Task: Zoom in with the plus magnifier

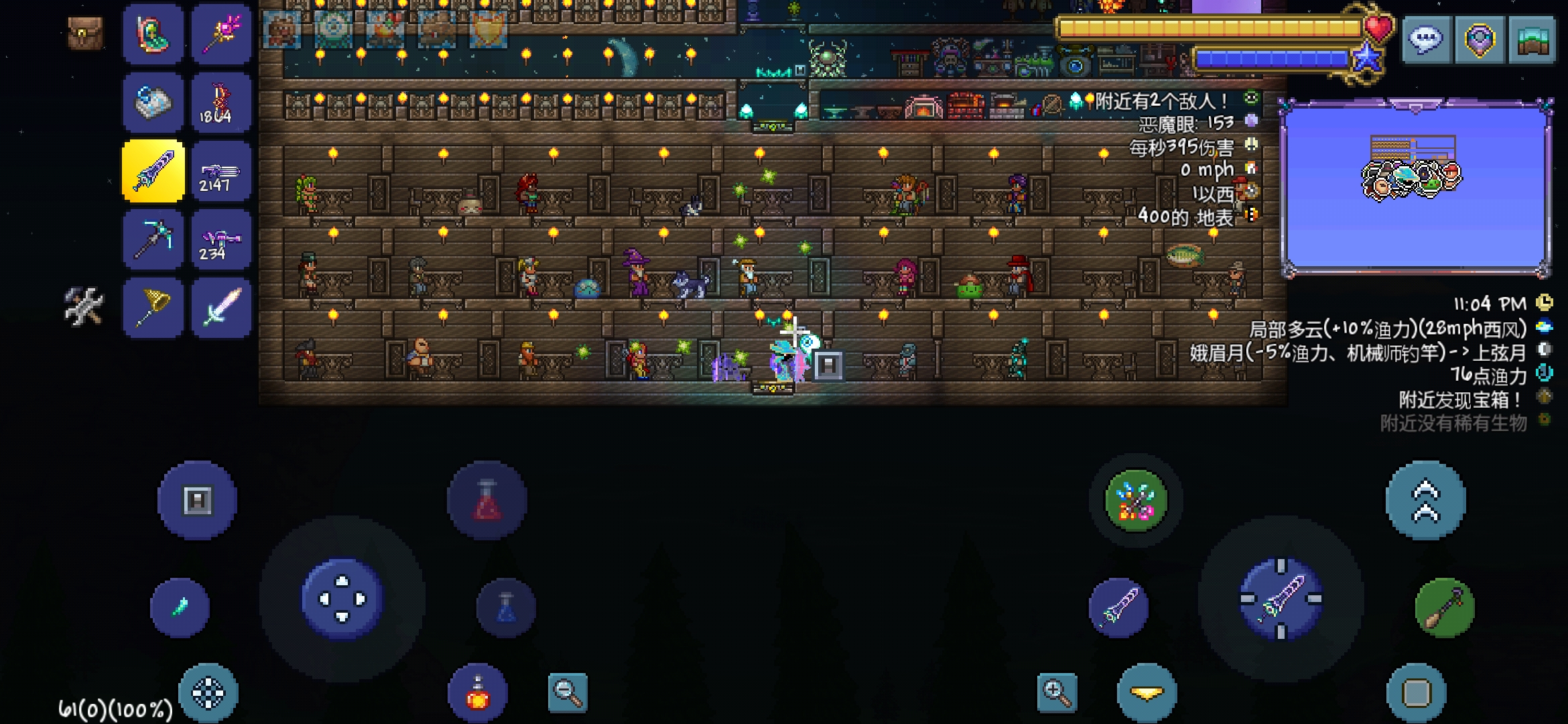Action: pyautogui.click(x=1057, y=692)
